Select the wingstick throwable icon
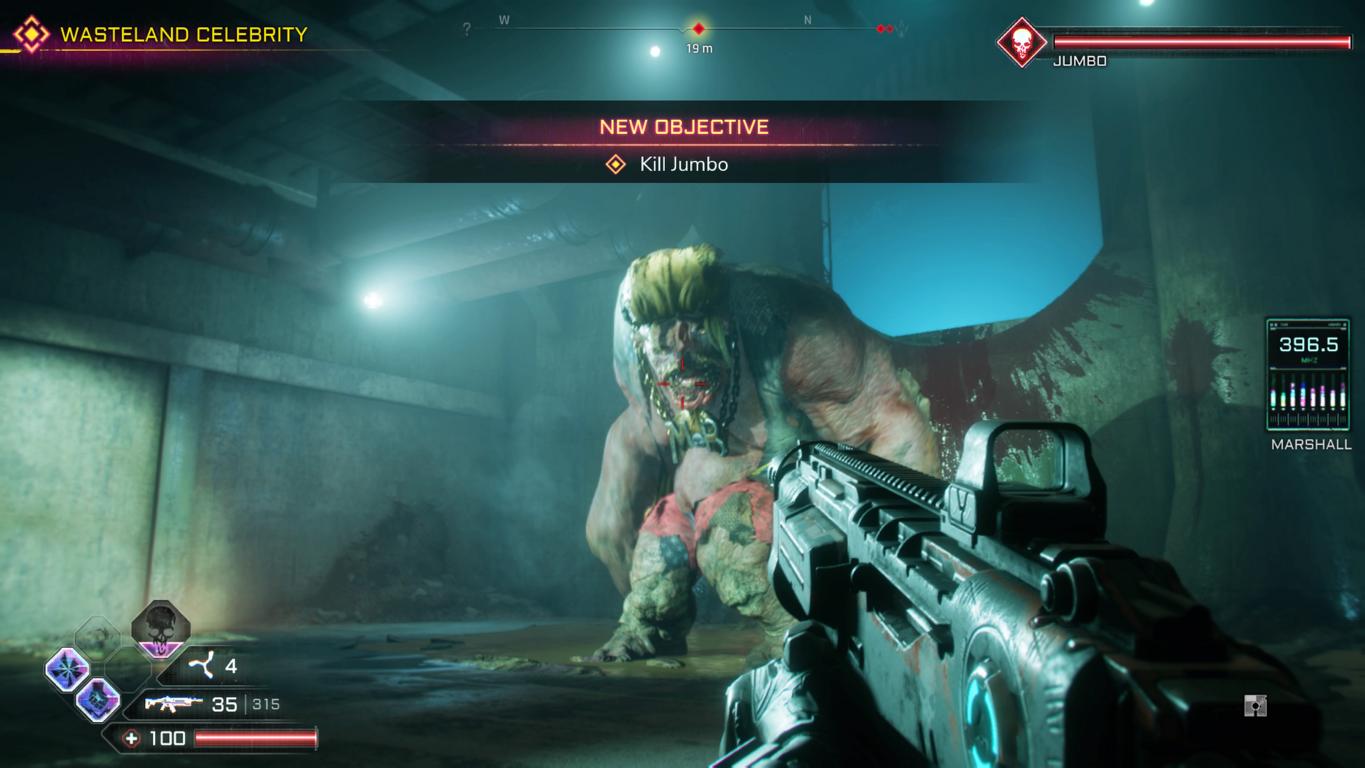The width and height of the screenshot is (1365, 768). tap(203, 666)
